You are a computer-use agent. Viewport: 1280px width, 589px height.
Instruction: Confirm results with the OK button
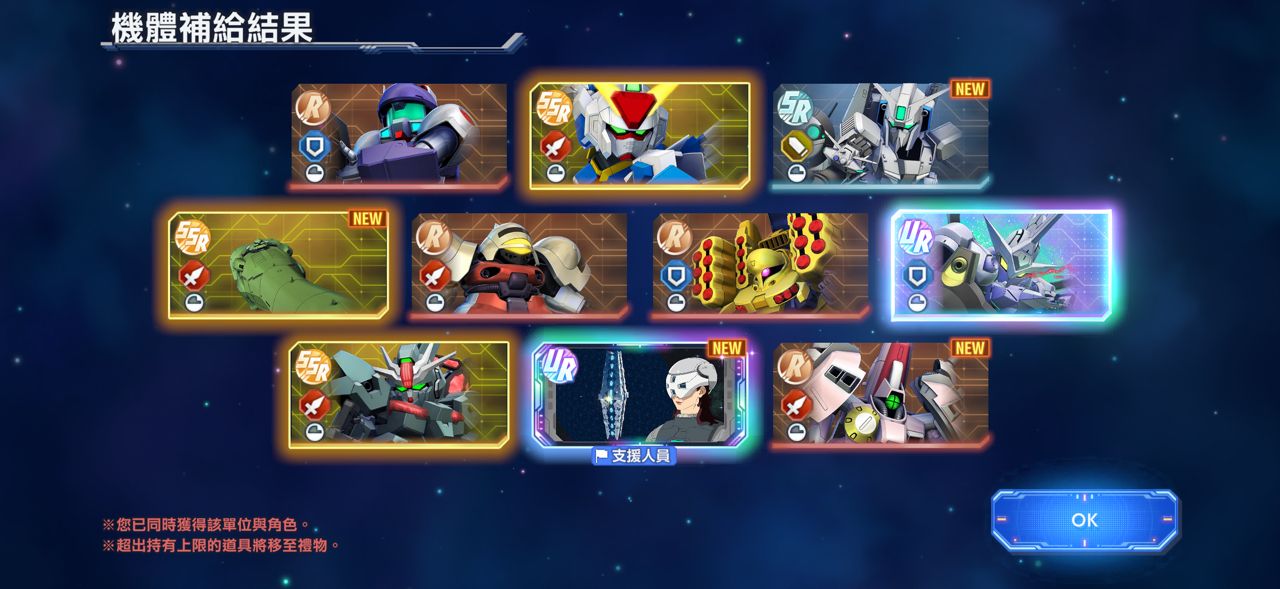[x=1084, y=520]
